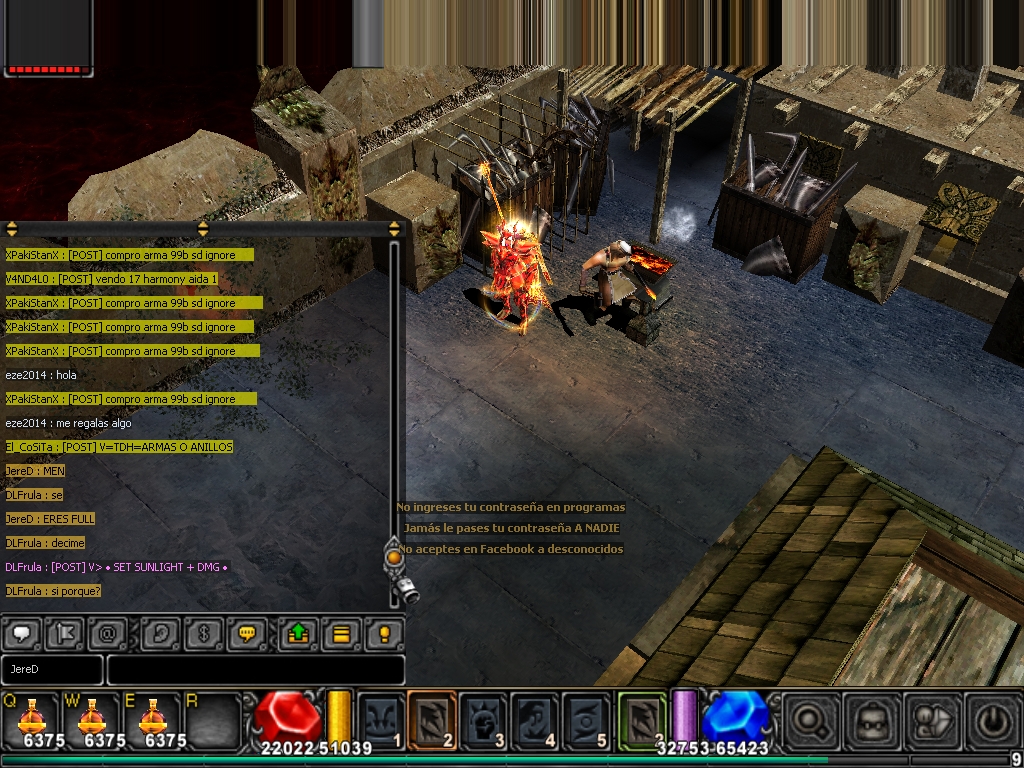This screenshot has height=768, width=1024.
Task: Toggle the @ guild chat button
Action: [x=105, y=633]
